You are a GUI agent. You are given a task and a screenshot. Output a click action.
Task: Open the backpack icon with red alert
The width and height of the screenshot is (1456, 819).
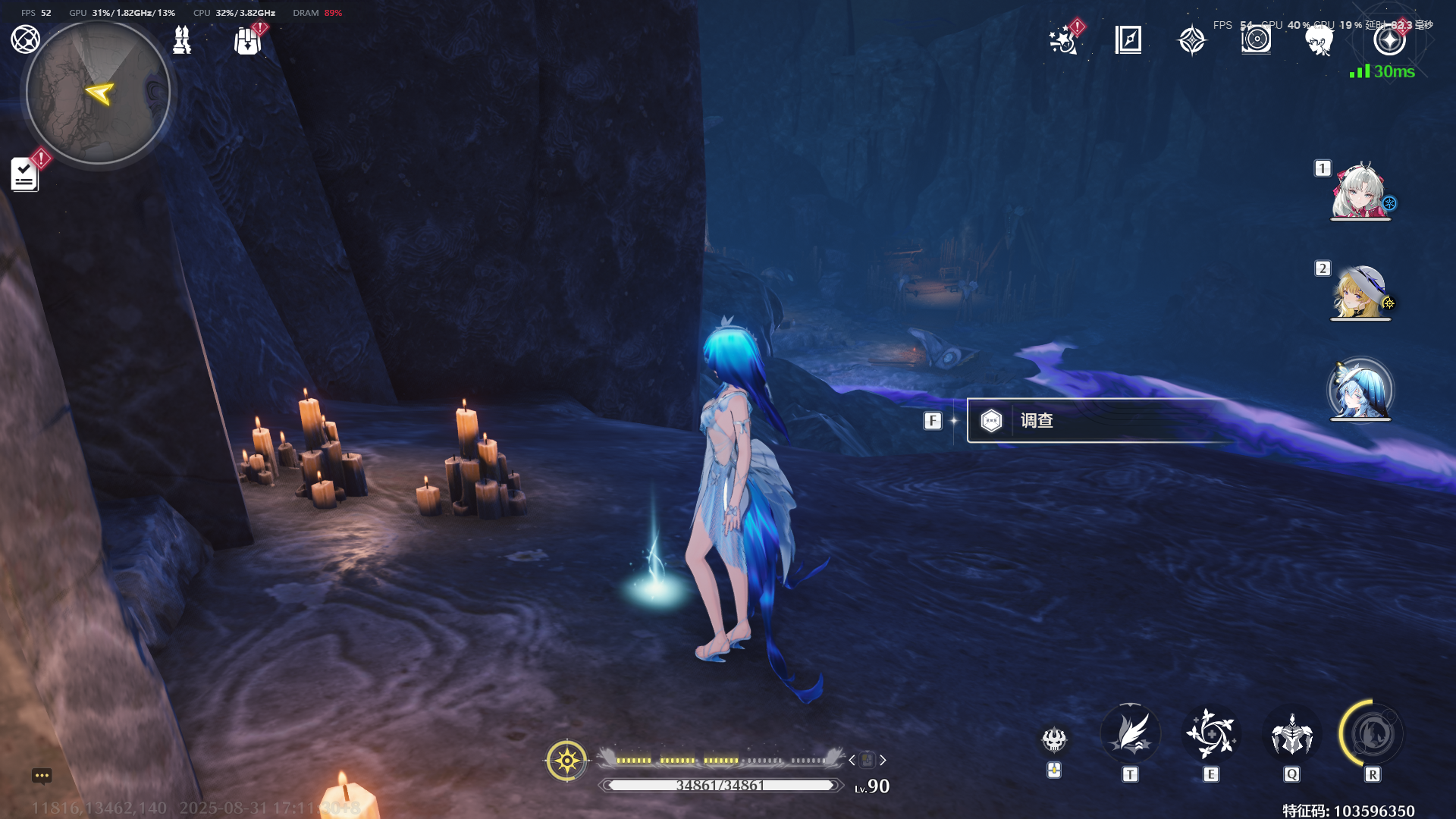(248, 41)
